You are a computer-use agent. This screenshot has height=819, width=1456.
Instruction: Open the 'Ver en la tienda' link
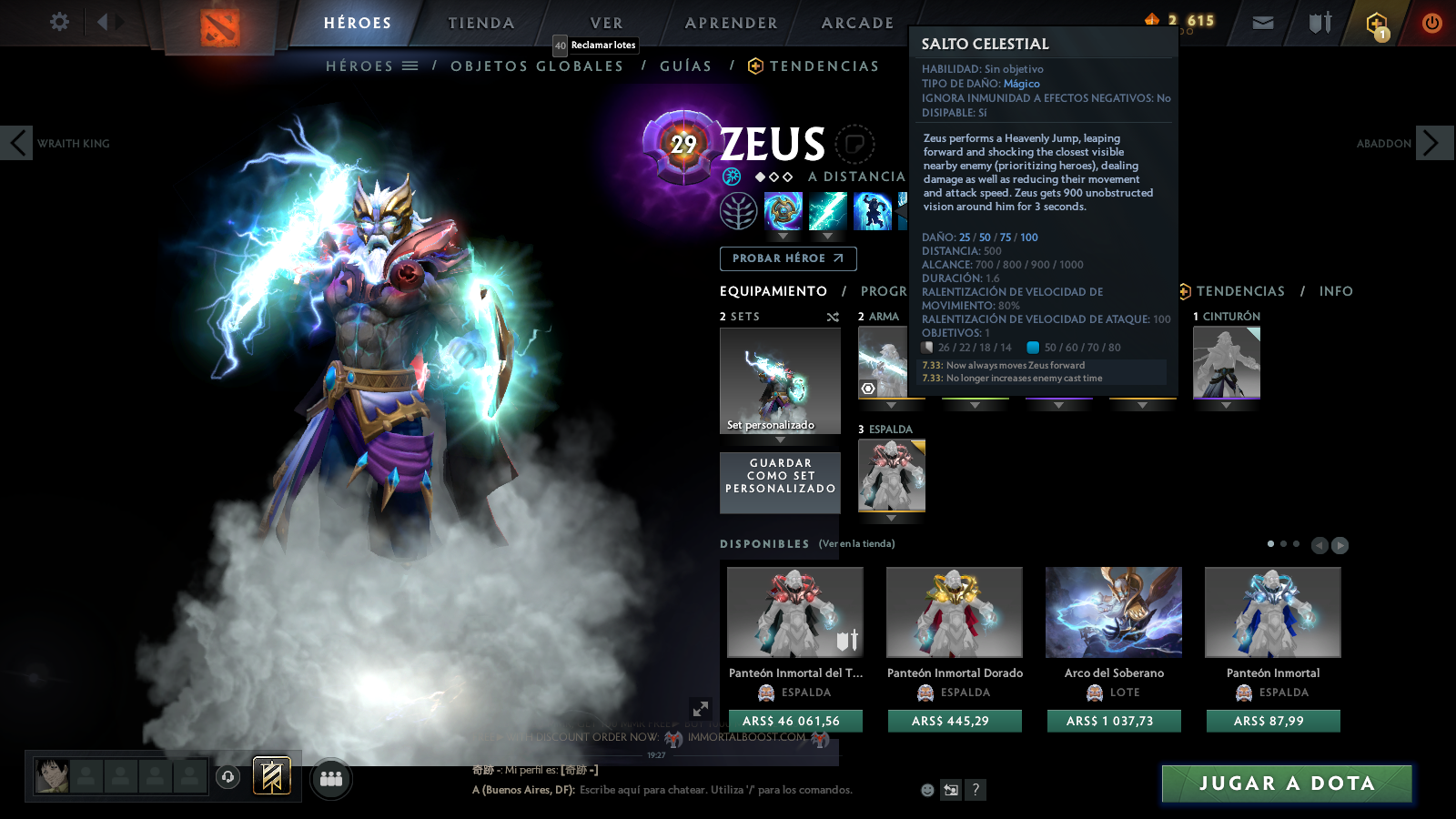click(x=855, y=542)
